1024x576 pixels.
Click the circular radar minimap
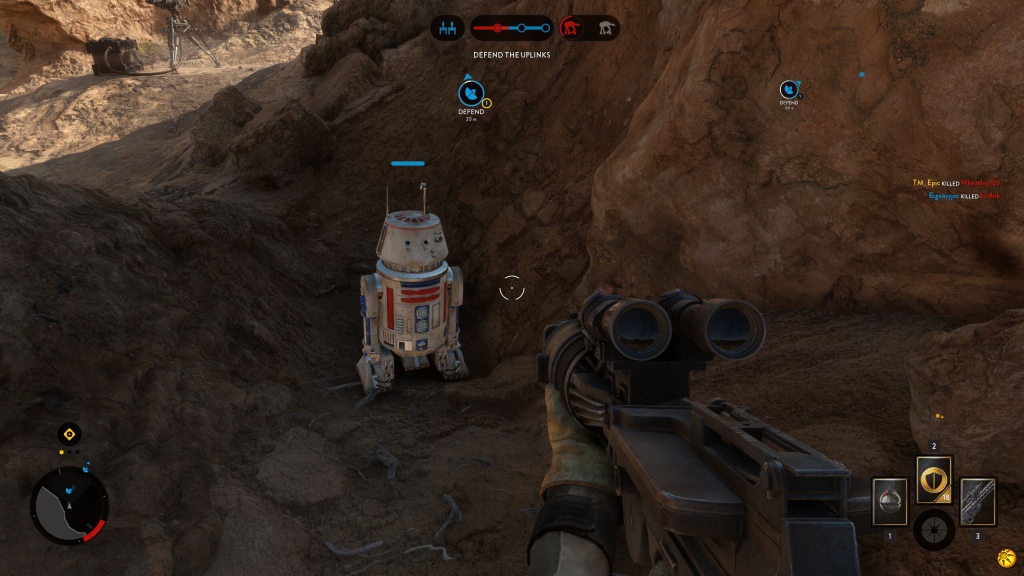point(69,506)
